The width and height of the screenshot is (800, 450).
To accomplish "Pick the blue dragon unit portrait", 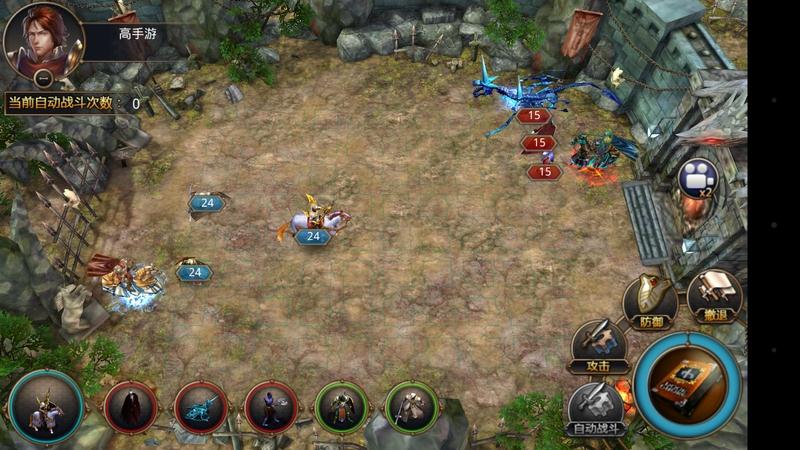I will pos(201,407).
